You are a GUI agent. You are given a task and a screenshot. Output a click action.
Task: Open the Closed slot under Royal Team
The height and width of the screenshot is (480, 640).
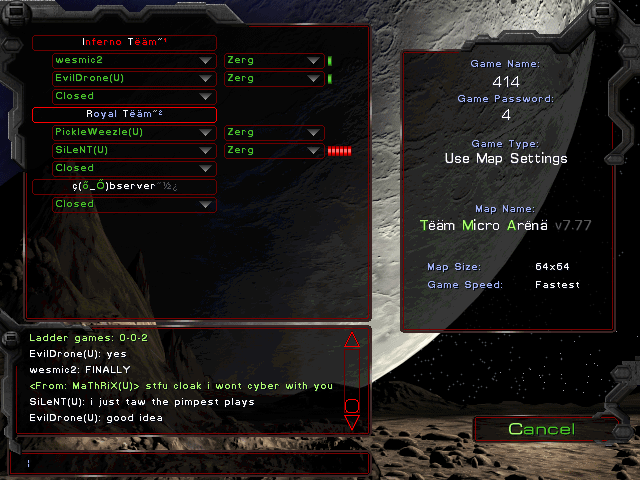(134, 168)
